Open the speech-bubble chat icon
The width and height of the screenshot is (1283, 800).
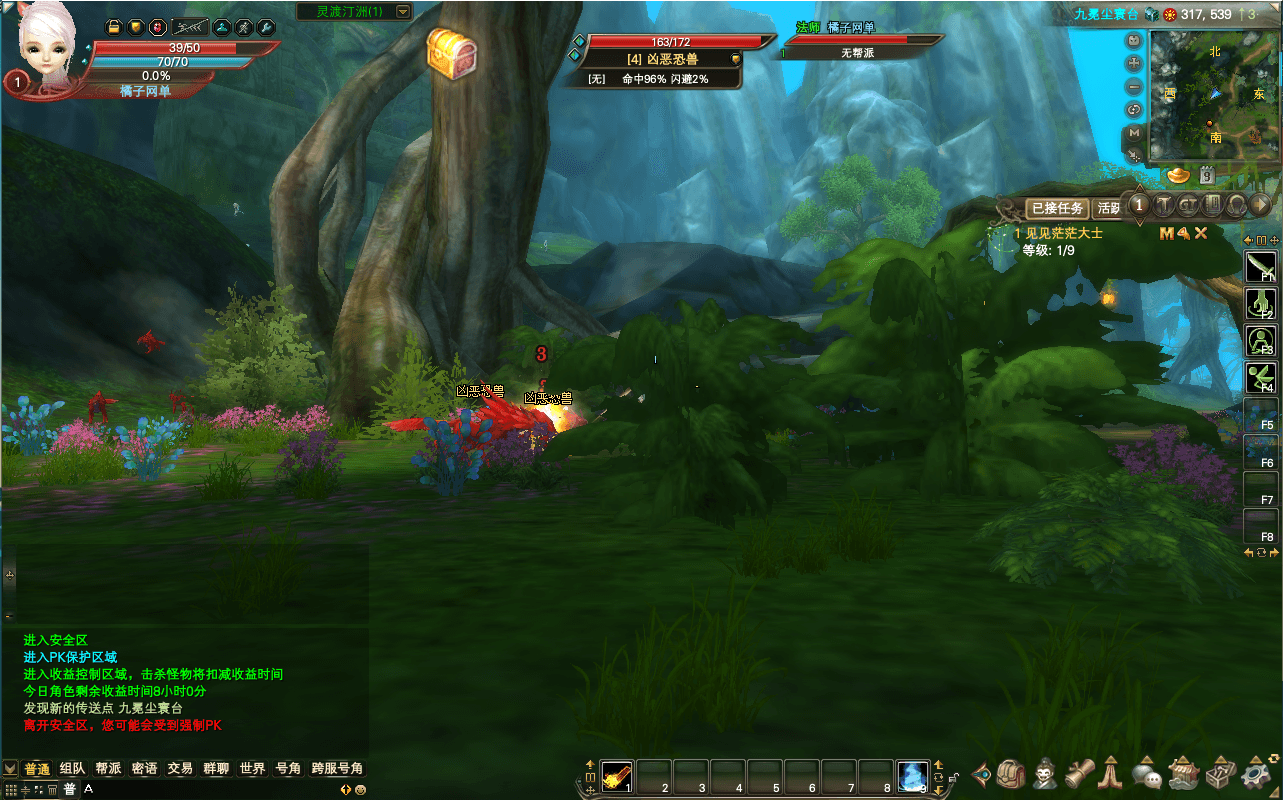1146,773
